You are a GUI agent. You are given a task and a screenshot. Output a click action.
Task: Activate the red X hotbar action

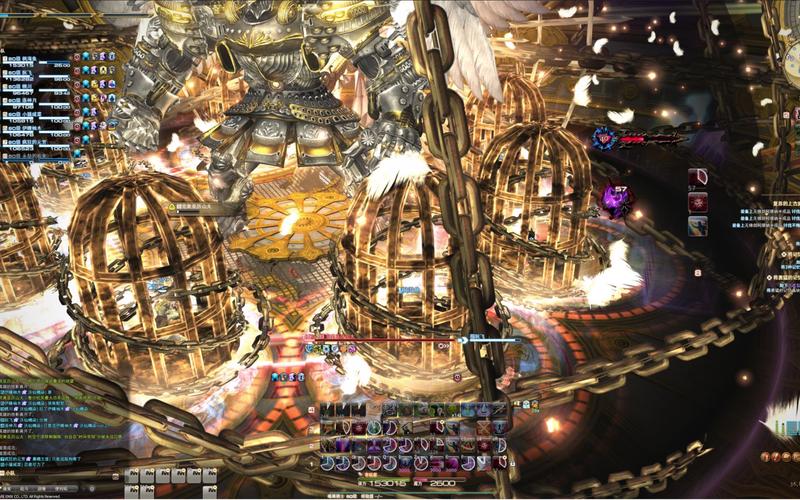(x=484, y=427)
